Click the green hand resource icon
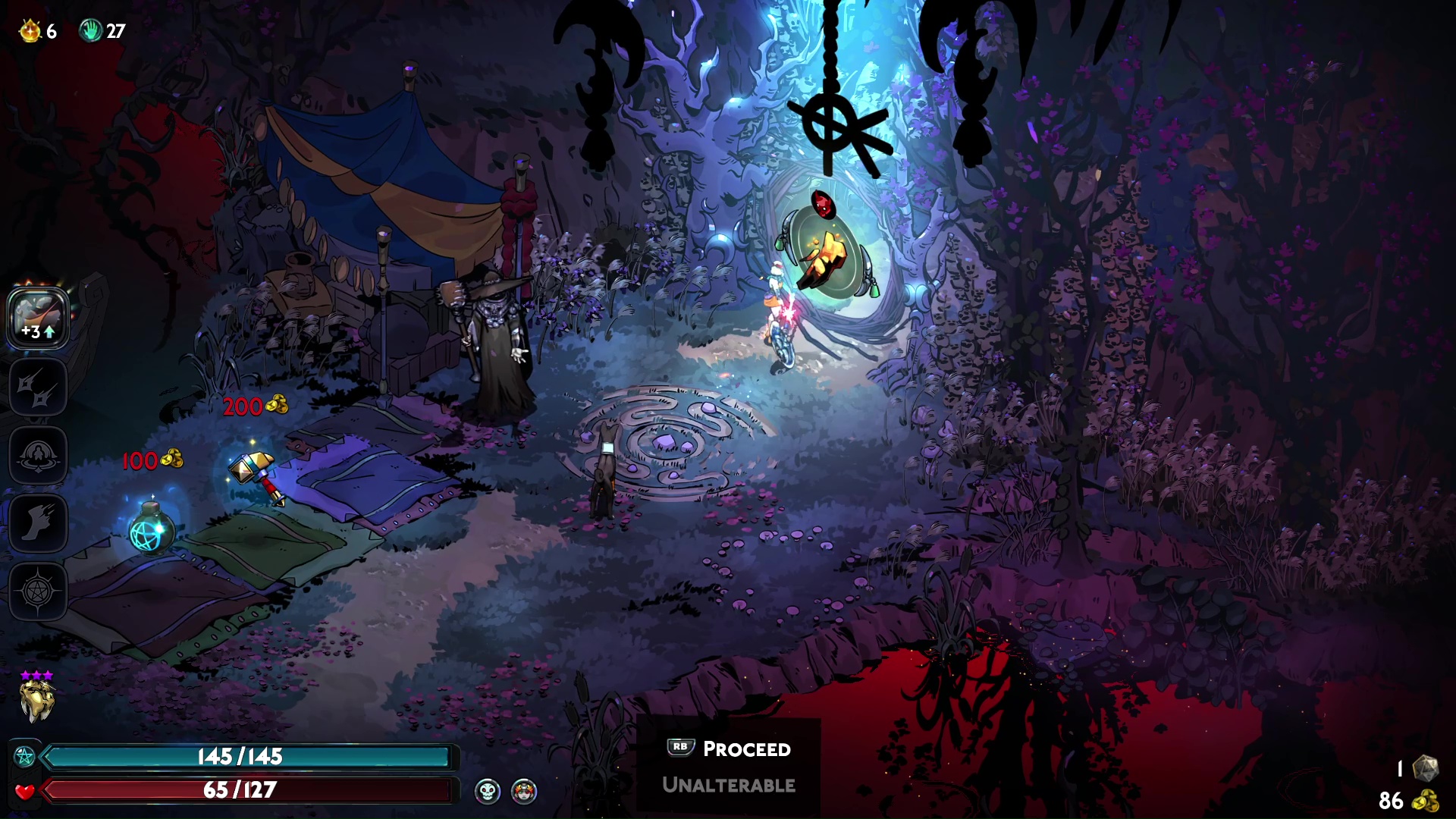This screenshot has width=1456, height=819. coord(90,31)
